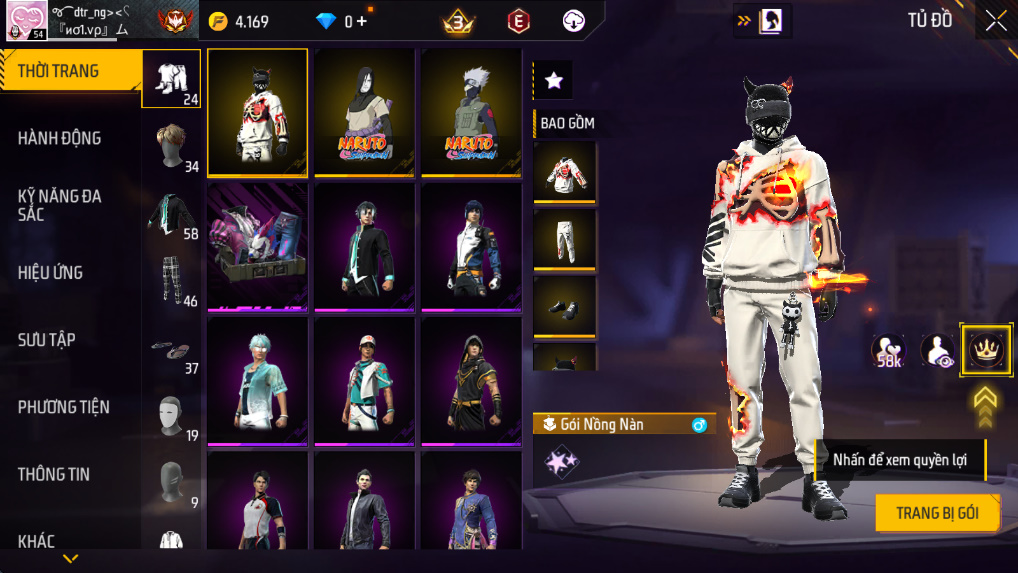Switch to KỸ NĂNG ĐA SẮC tab
Screen dimensions: 1018x573
pyautogui.click(x=60, y=205)
